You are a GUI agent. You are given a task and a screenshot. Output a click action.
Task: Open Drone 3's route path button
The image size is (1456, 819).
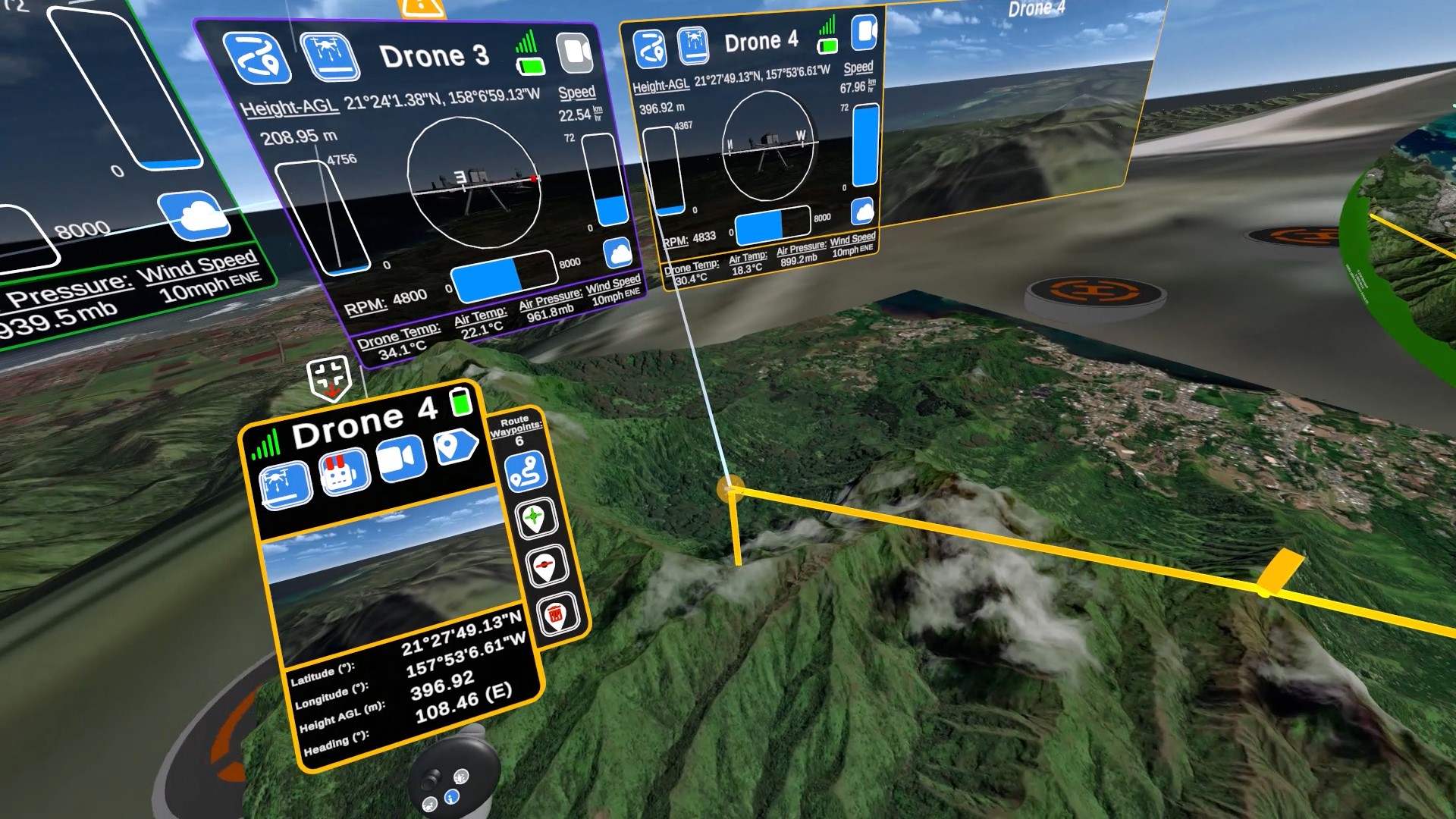tap(257, 58)
